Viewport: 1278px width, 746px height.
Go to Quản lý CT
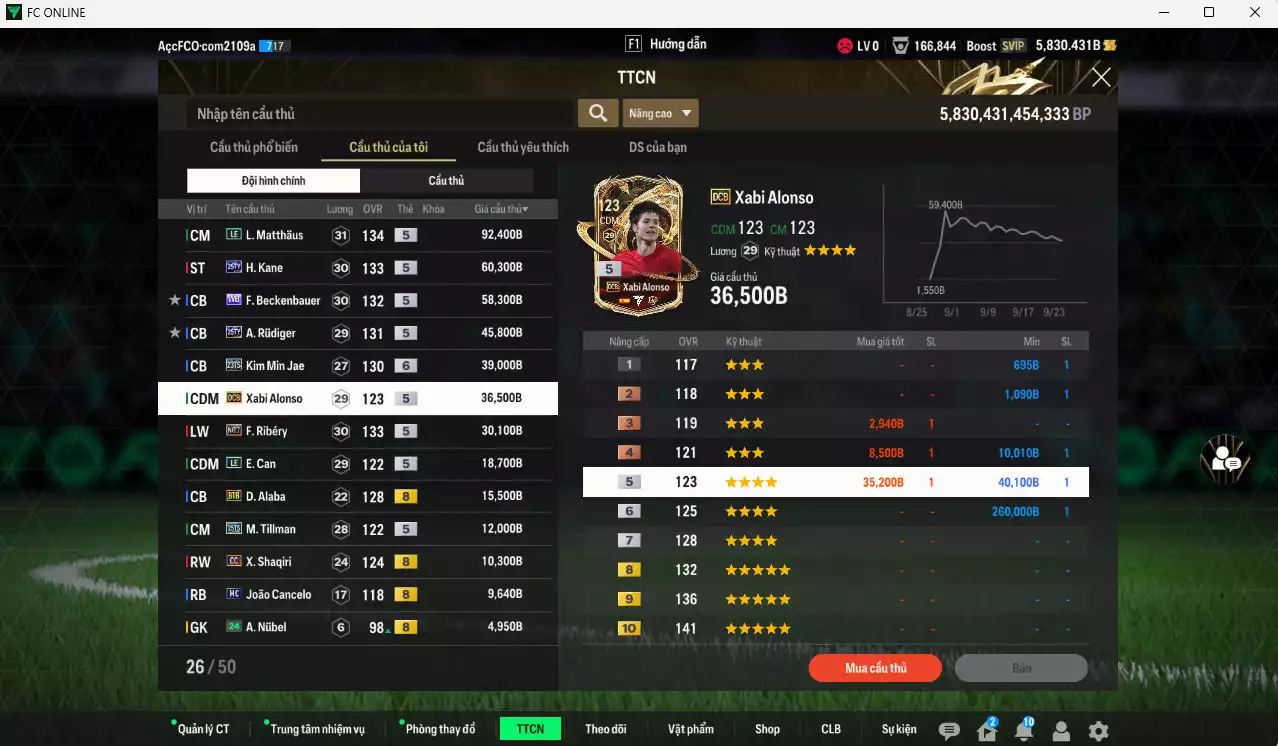203,729
